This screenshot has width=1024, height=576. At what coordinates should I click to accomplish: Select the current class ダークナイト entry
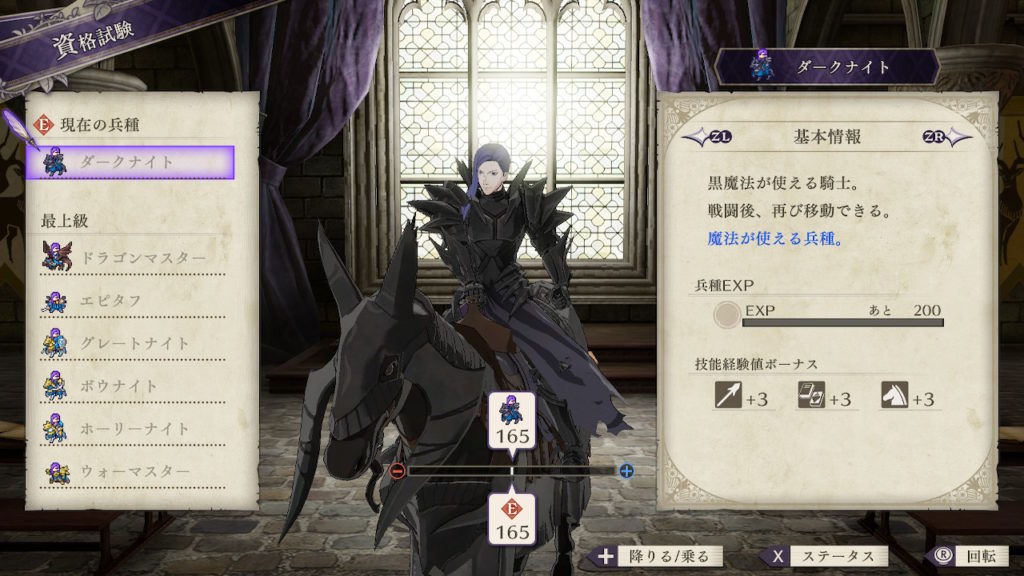pos(133,162)
